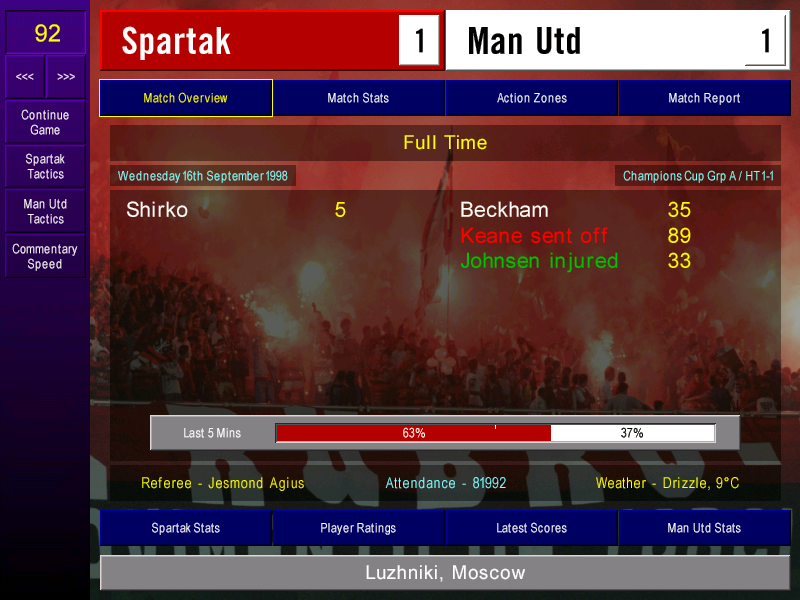Open Man Utd Tactics screen
This screenshot has height=600, width=800.
[x=45, y=211]
